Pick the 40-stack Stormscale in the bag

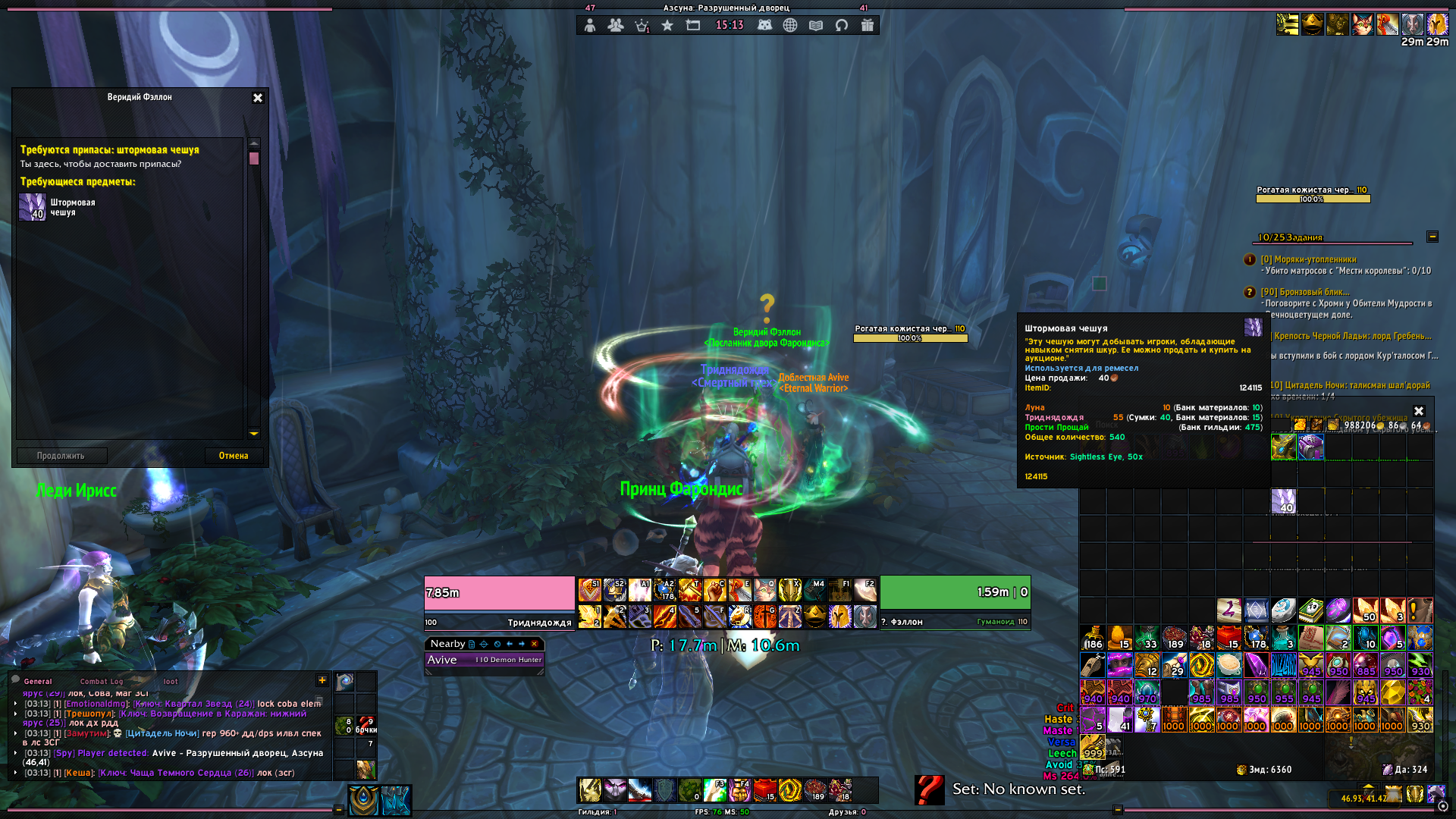[1283, 501]
